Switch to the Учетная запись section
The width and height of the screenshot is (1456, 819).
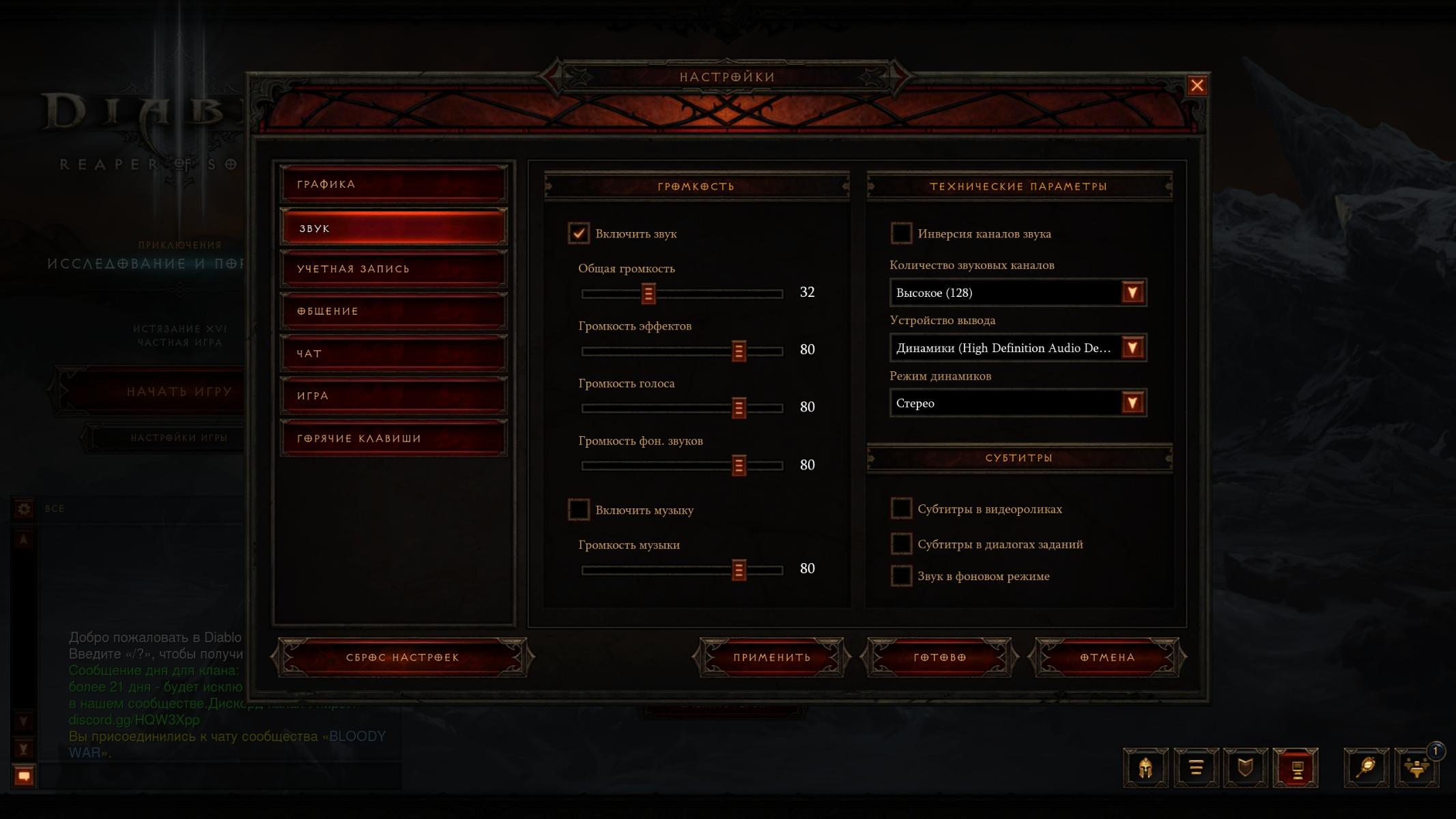(393, 269)
